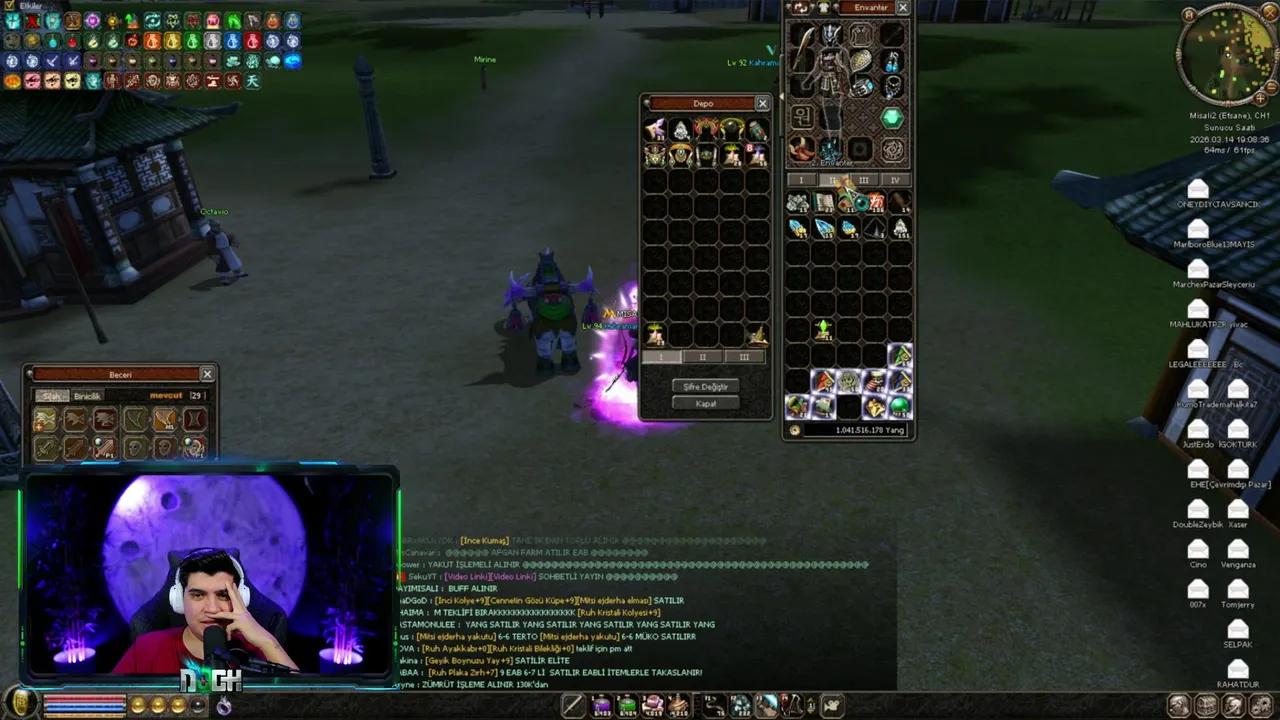Use the purple potion in quickslot slot 1
The image size is (1280, 720).
601,705
